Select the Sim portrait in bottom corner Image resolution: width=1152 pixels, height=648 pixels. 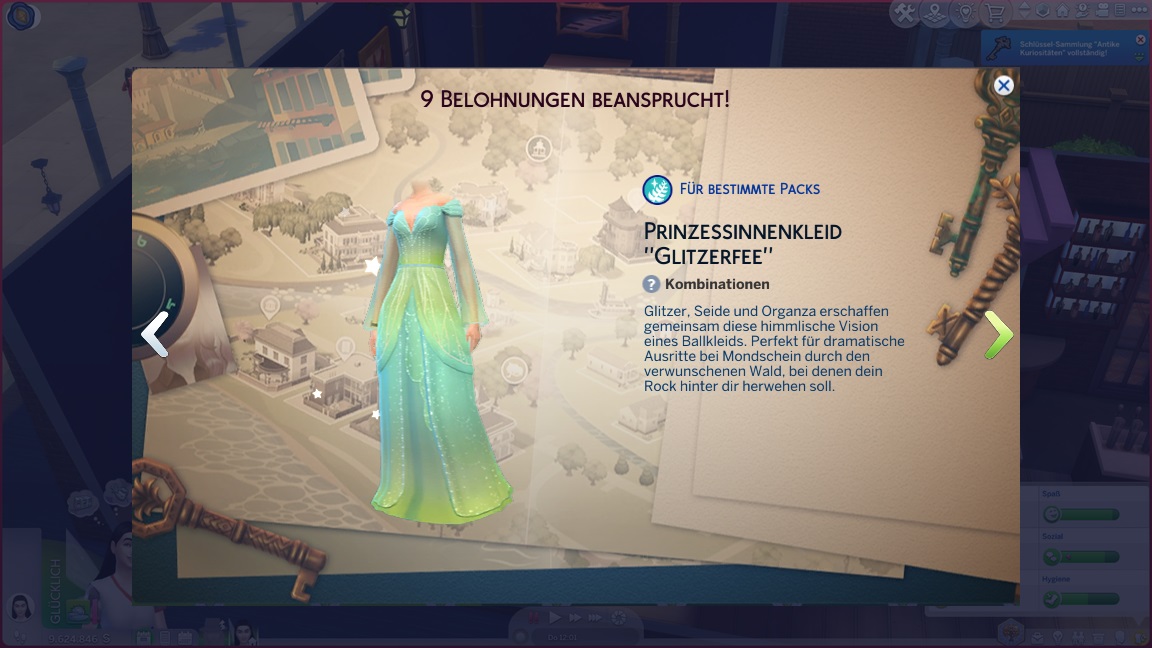(x=20, y=607)
